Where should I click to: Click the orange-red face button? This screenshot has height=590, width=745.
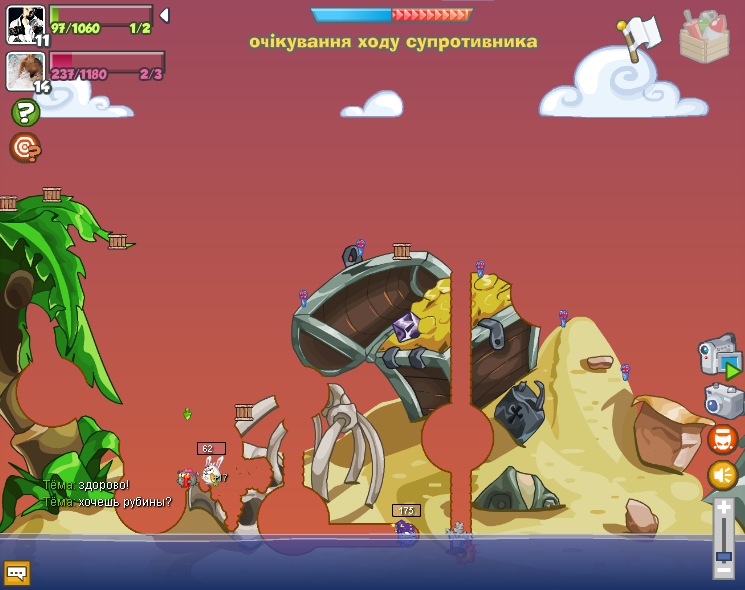point(723,439)
